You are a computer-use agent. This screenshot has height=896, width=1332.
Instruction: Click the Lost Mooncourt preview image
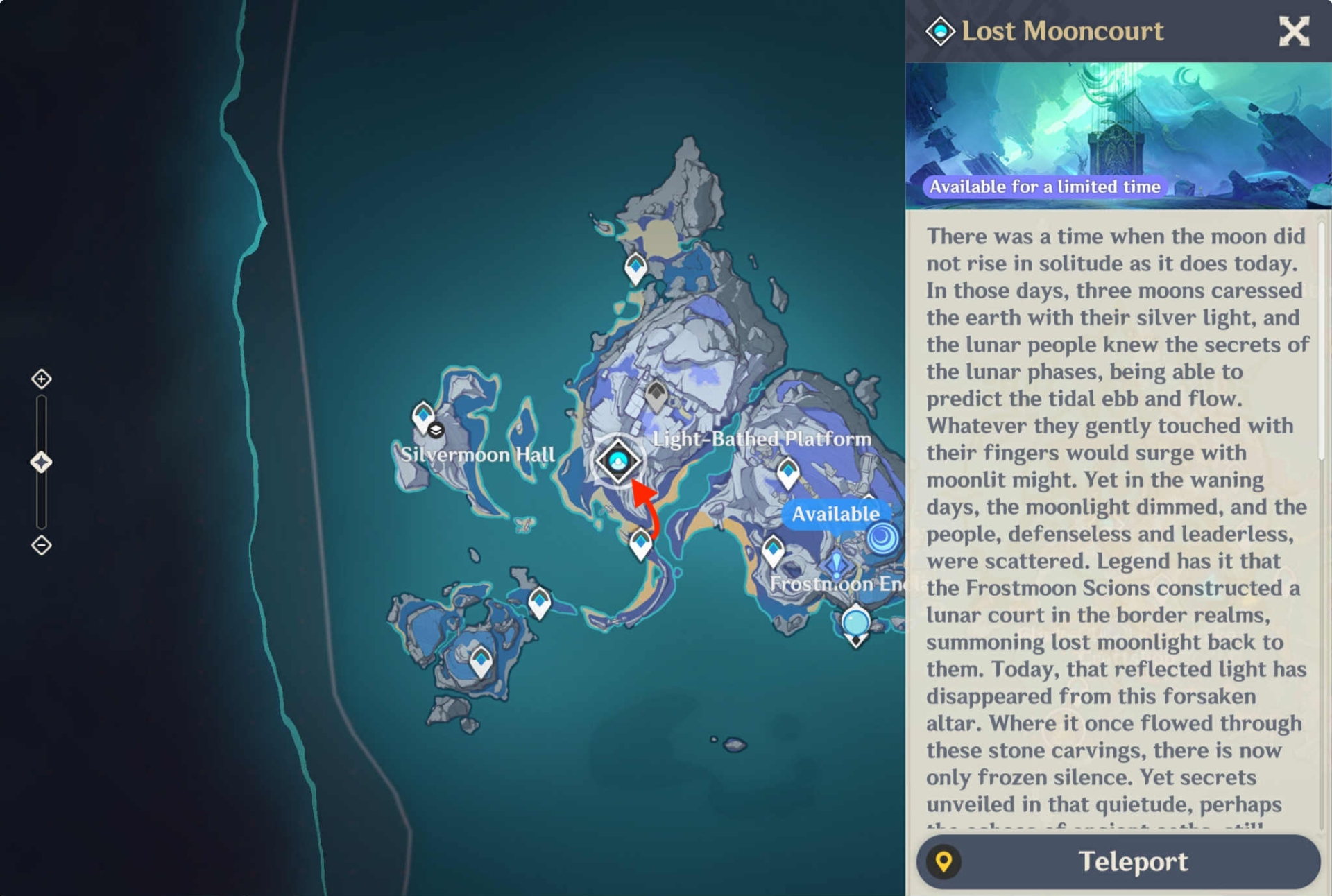click(x=1118, y=136)
